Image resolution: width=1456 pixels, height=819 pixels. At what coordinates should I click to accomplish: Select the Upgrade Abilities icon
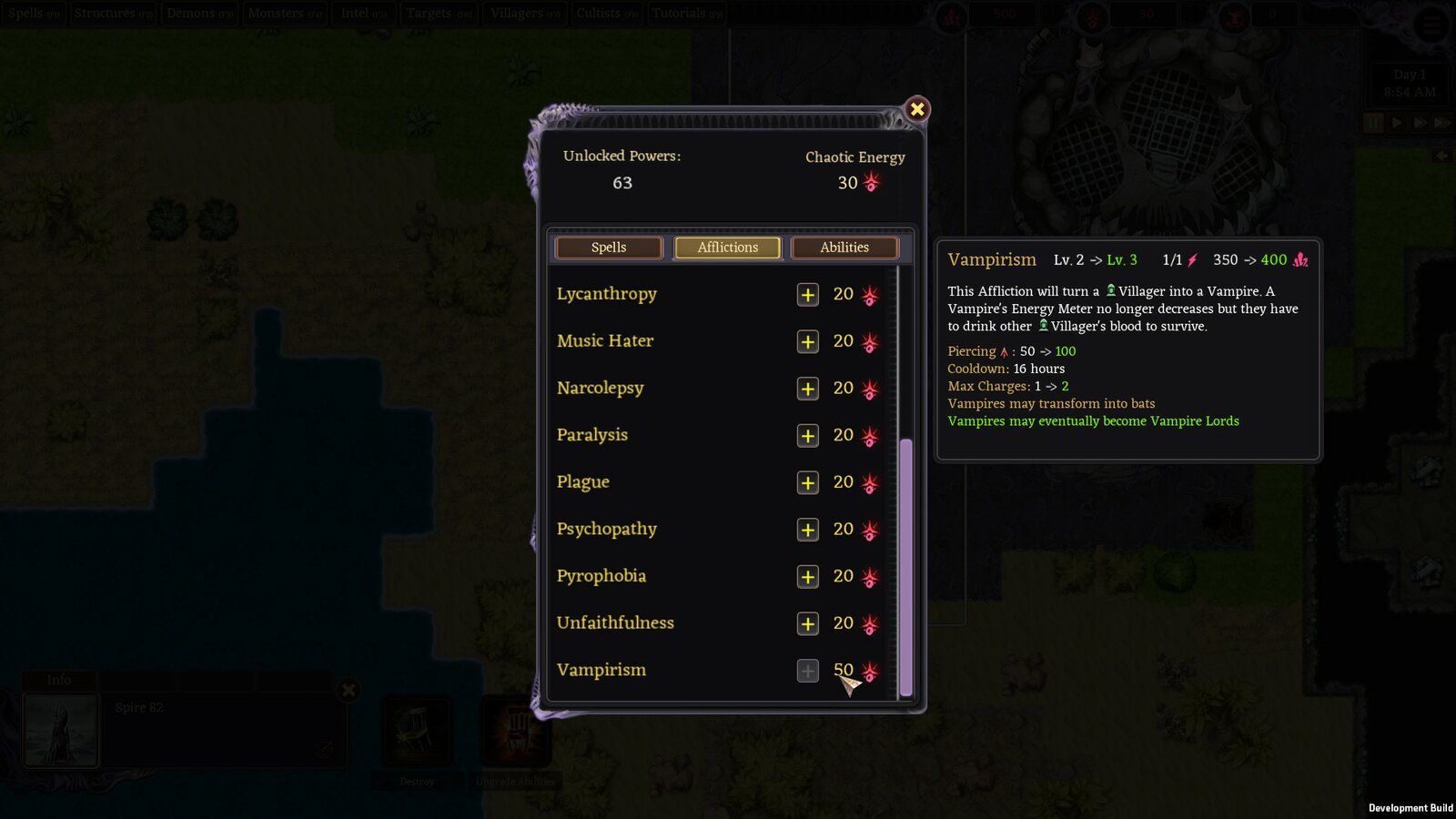coord(517,728)
